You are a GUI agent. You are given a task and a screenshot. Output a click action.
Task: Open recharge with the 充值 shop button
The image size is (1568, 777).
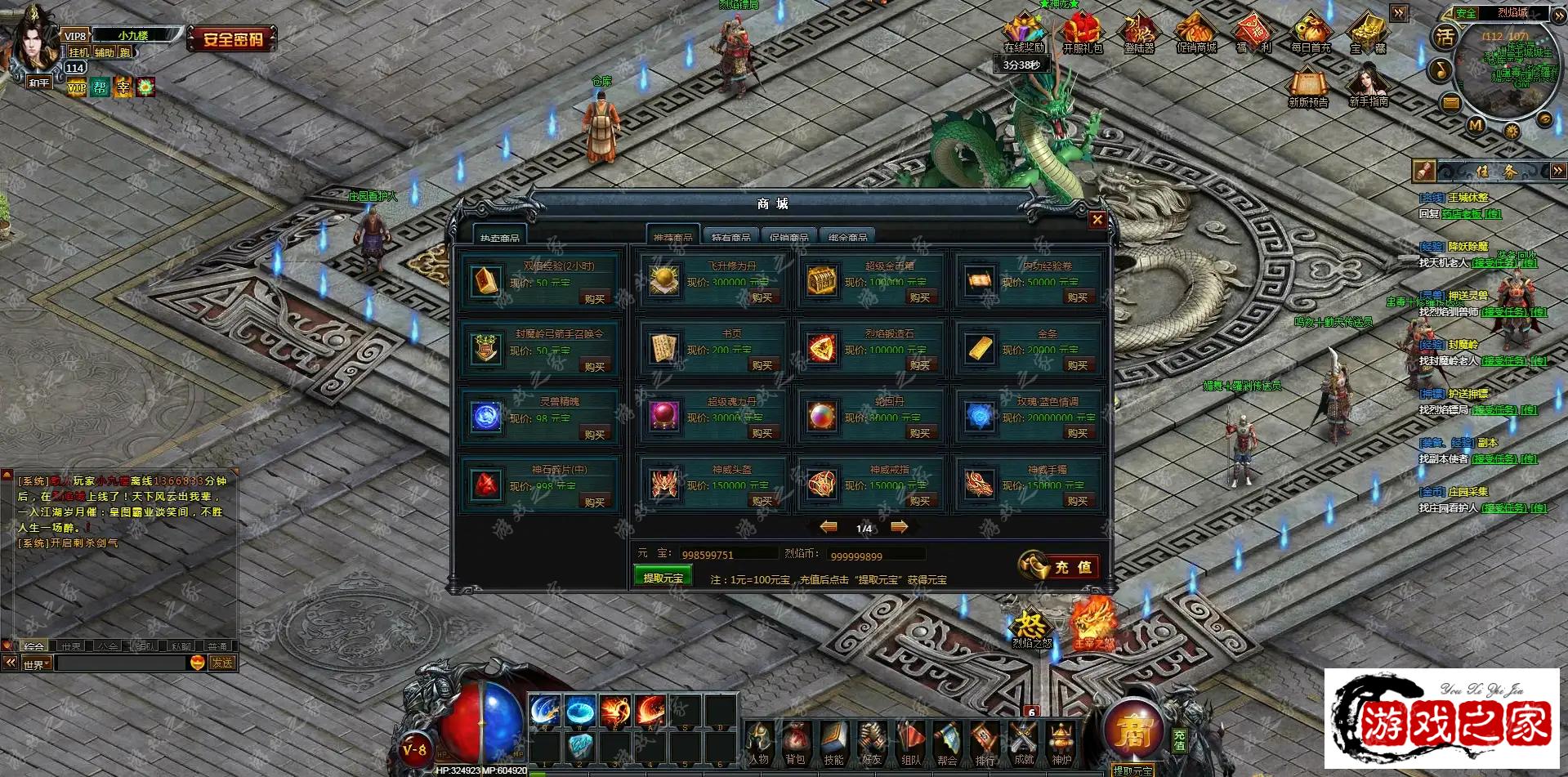point(1059,566)
